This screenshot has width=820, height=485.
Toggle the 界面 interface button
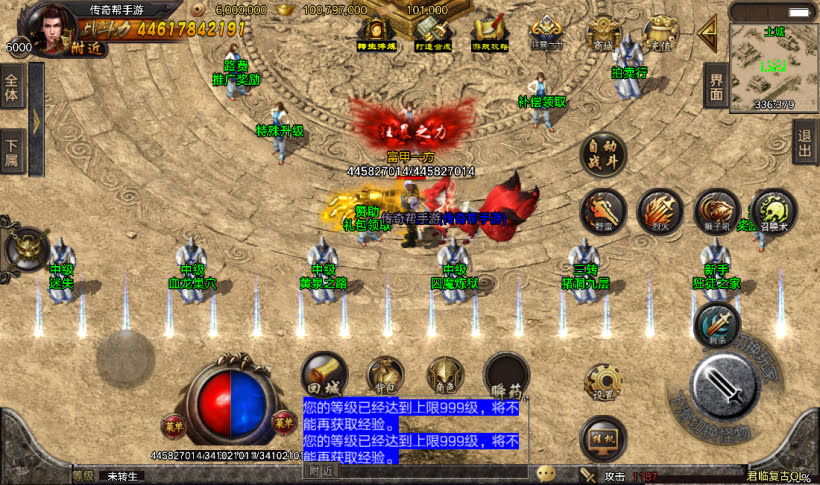(x=716, y=87)
